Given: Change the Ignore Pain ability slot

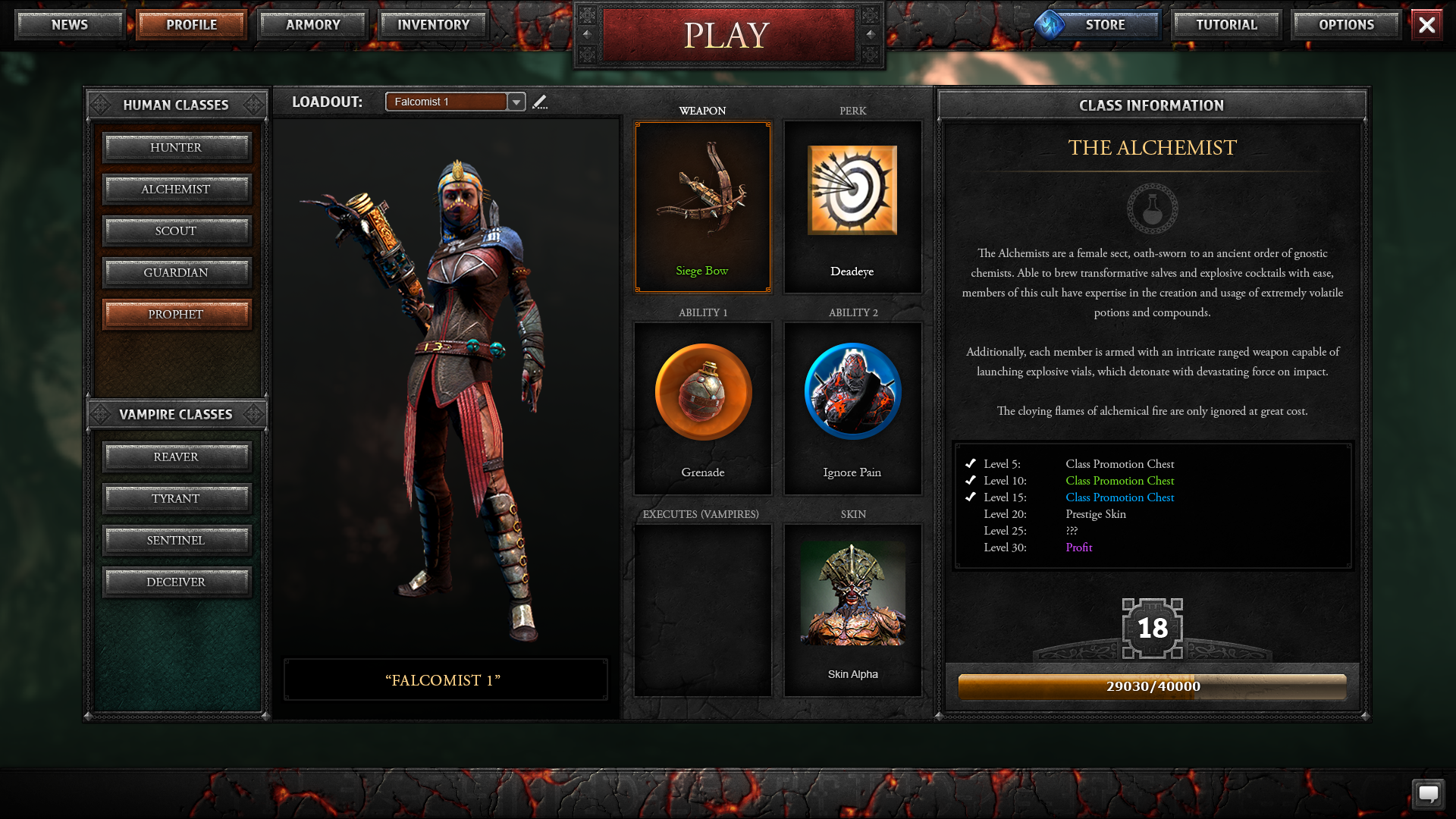Looking at the screenshot, I should [852, 409].
